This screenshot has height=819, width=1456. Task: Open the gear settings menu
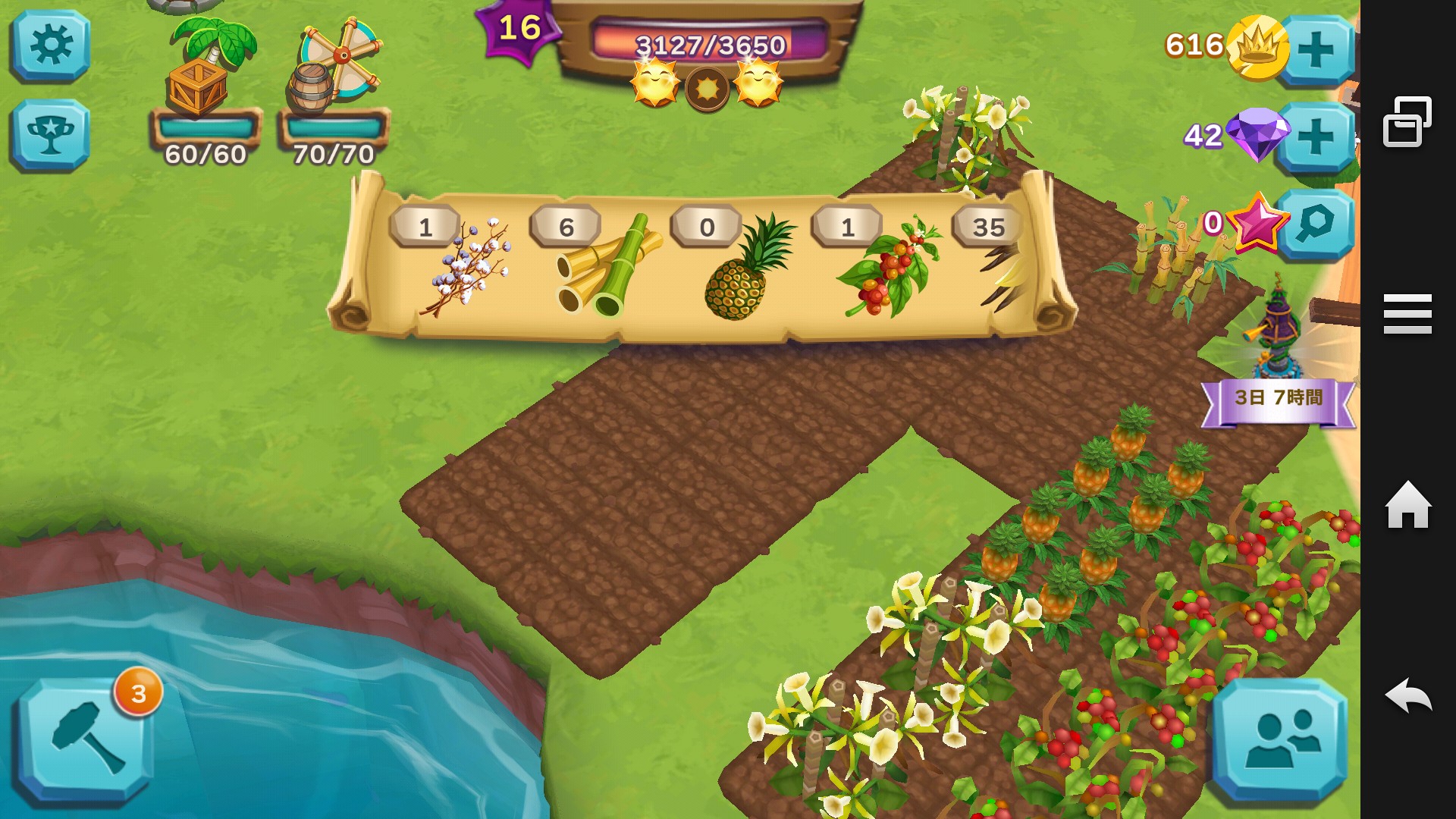50,45
